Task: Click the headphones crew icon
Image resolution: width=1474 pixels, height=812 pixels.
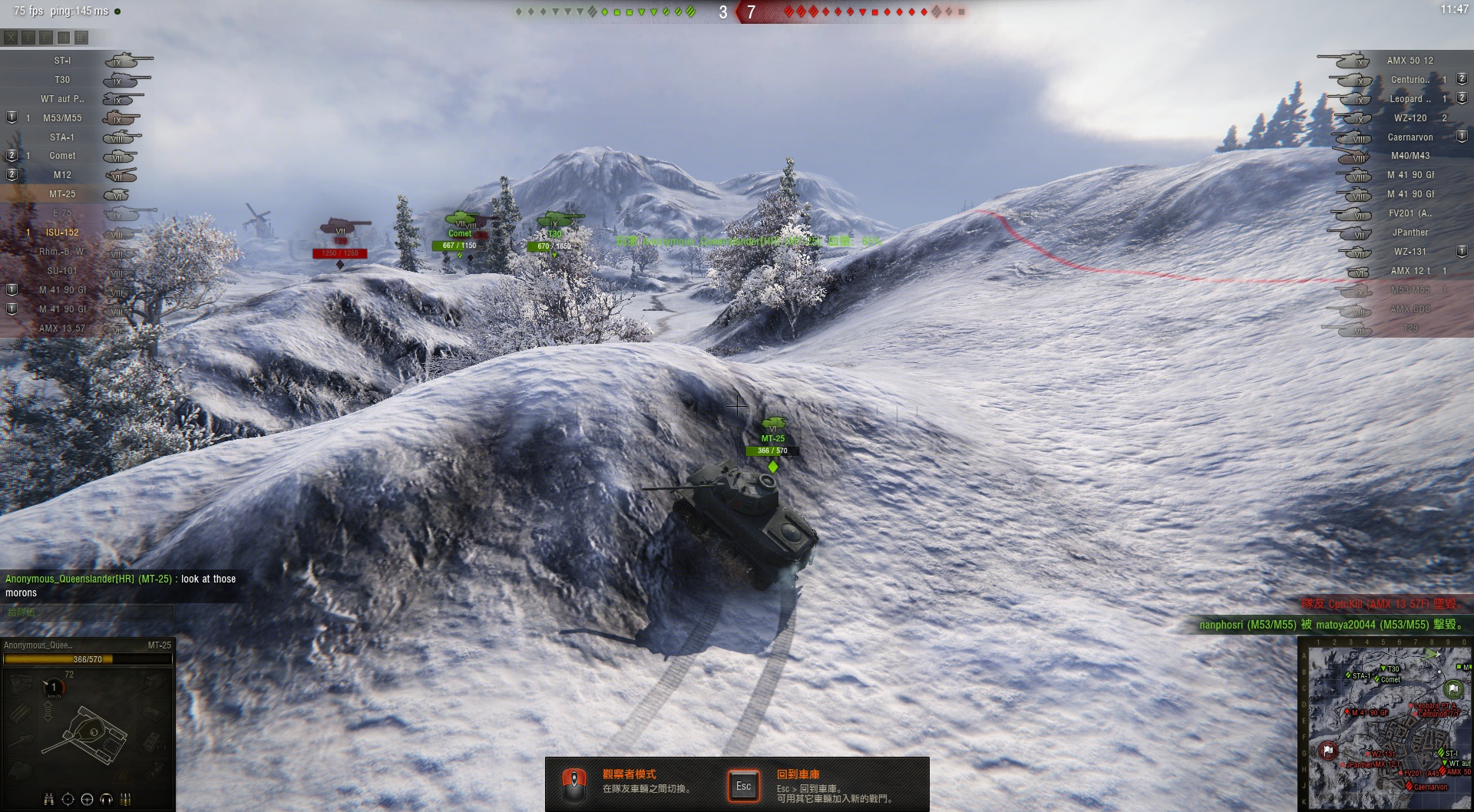Action: tap(106, 800)
